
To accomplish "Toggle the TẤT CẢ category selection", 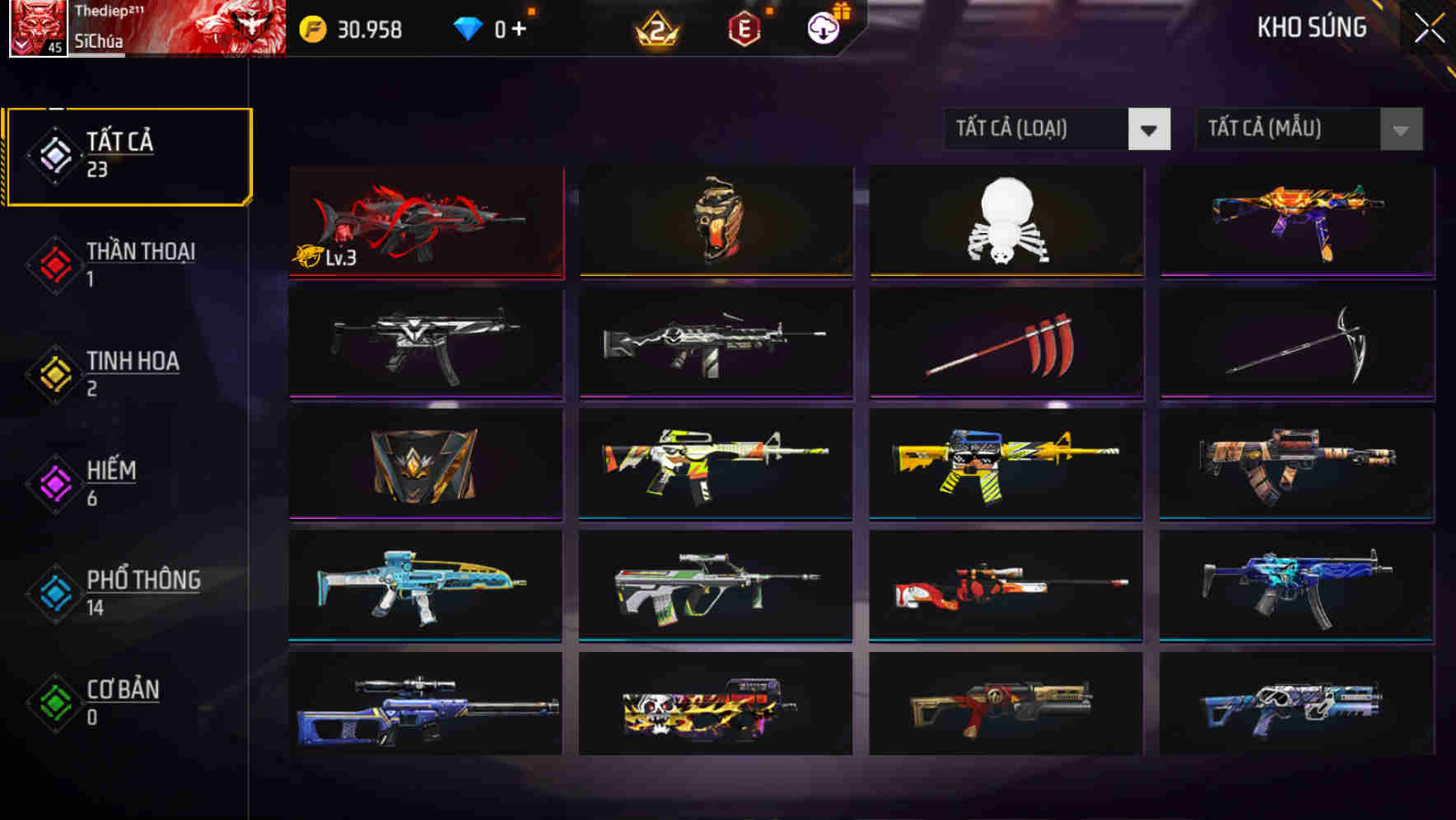I will pos(128,155).
